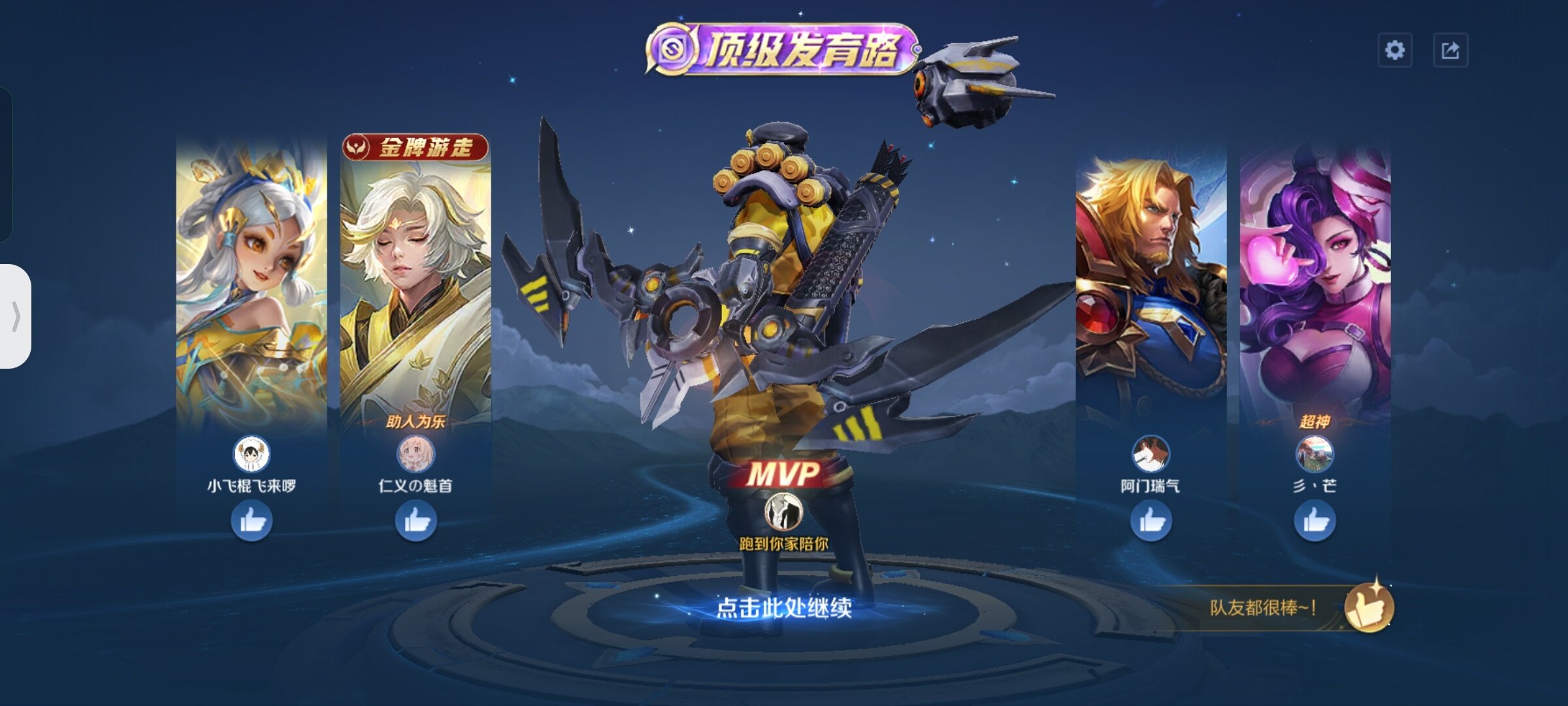Viewport: 1568px width, 706px height.
Task: Thumbs-up the player 彡丶芒
Action: click(x=1315, y=521)
